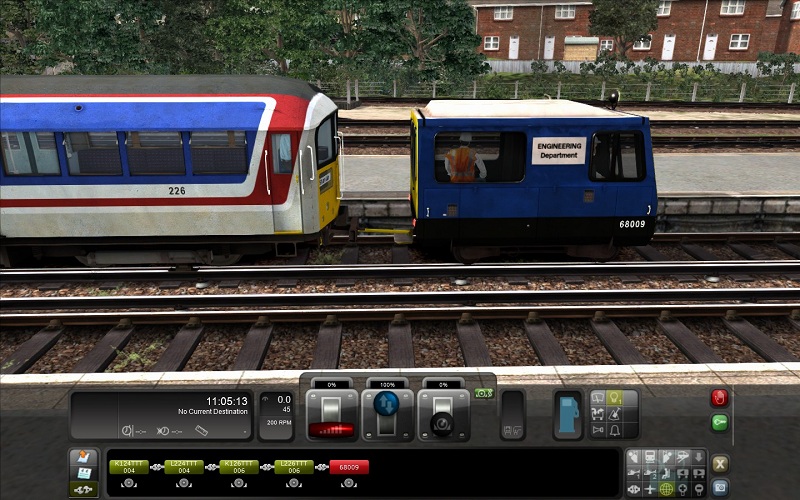Ring the bell icon

tap(615, 430)
